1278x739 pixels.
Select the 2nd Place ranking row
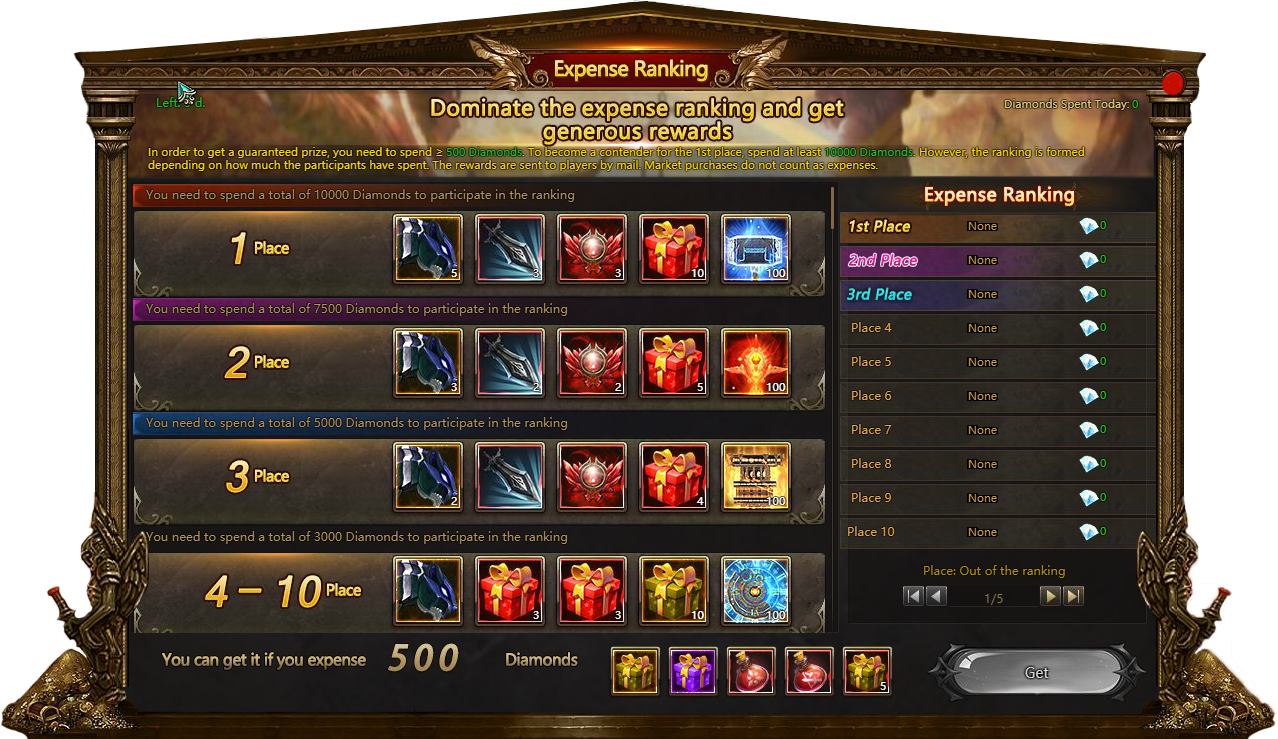(997, 261)
